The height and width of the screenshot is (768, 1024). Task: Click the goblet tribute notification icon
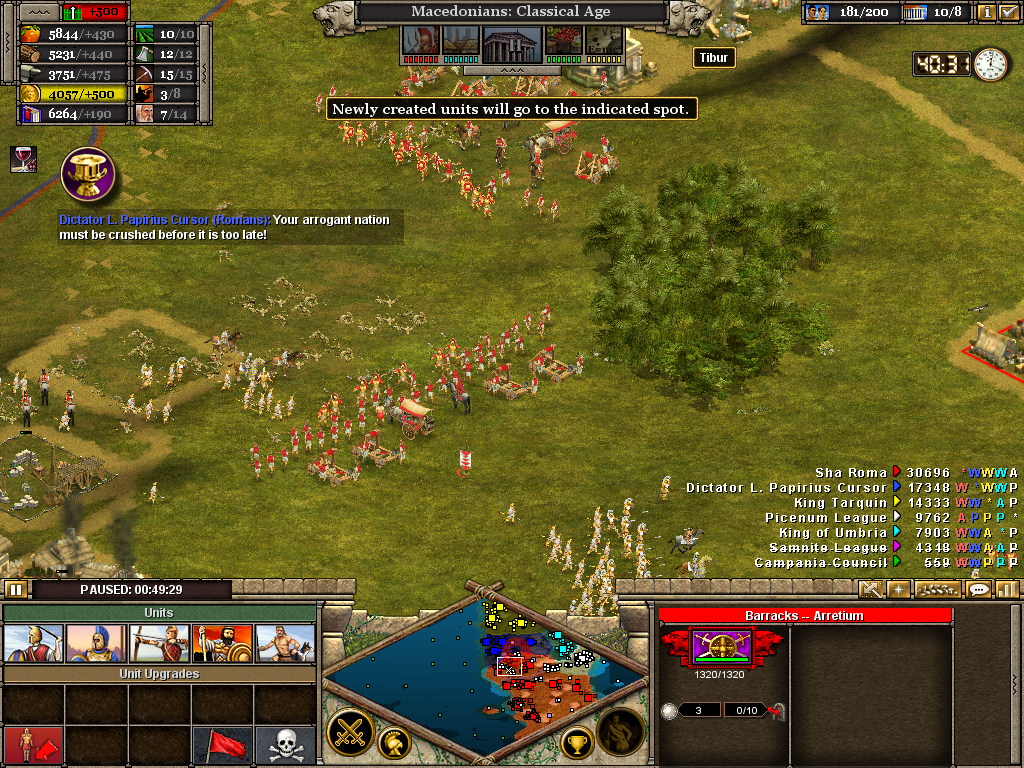tap(88, 174)
